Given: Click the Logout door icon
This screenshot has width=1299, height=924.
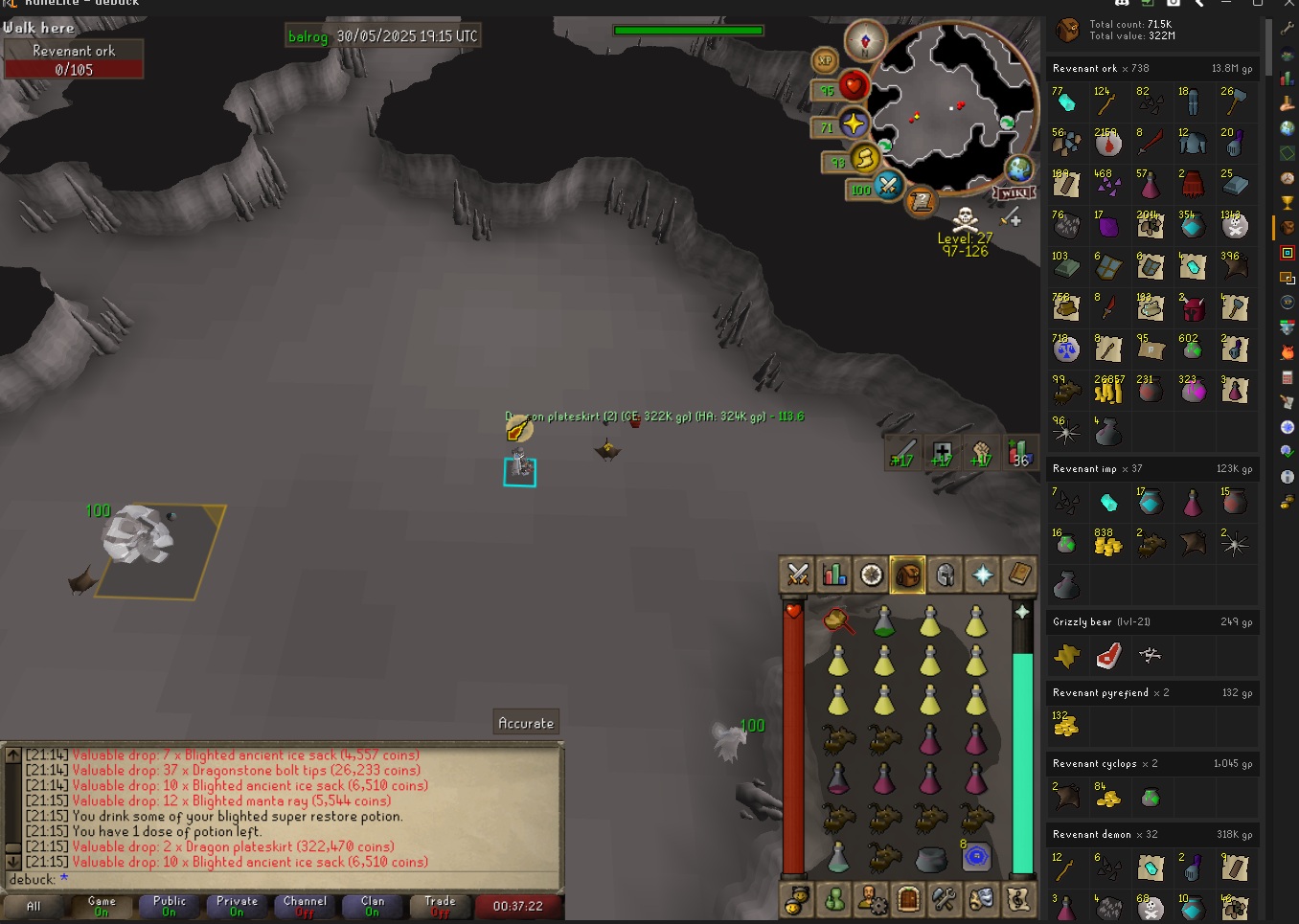Looking at the screenshot, I should [908, 899].
